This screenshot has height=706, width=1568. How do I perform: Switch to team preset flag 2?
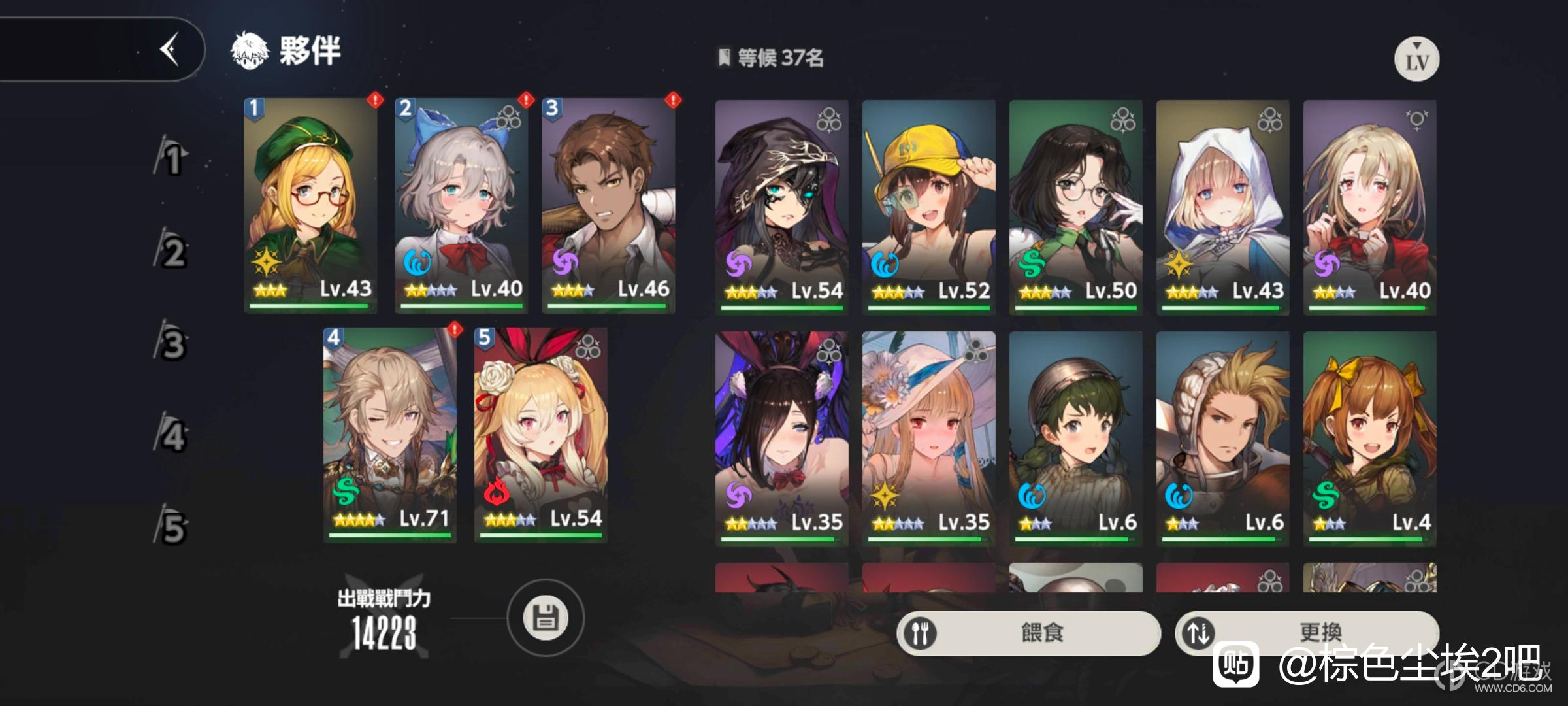[172, 251]
